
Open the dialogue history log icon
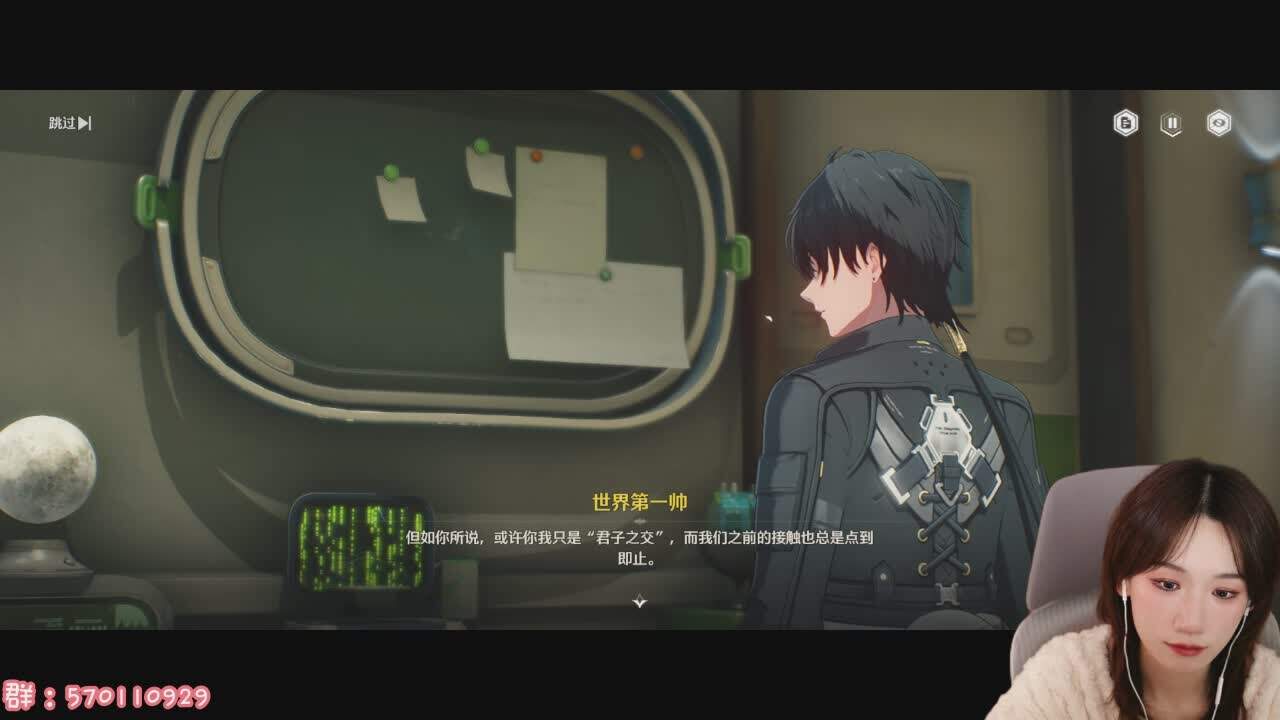pos(1127,122)
